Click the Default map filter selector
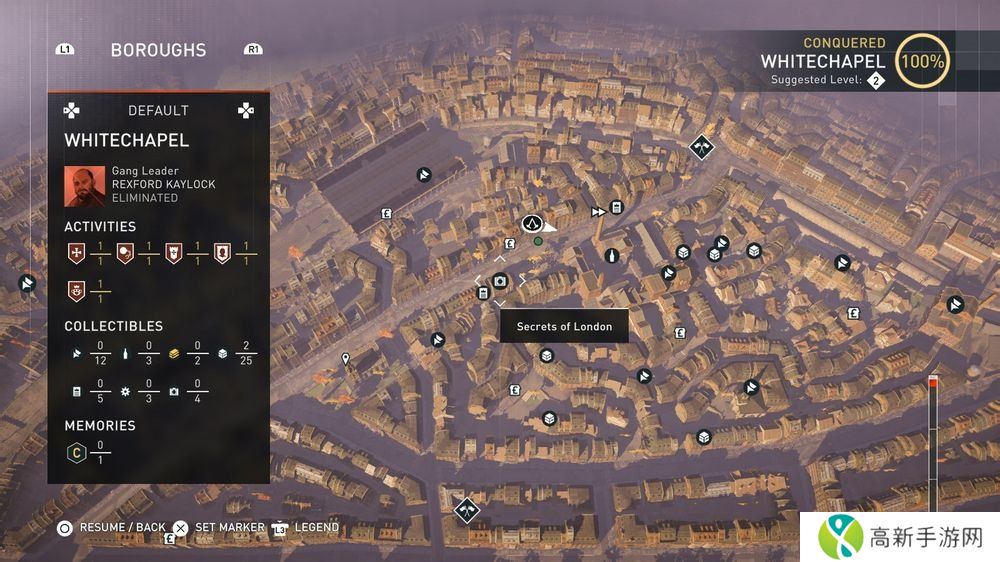This screenshot has width=1000, height=562. pyautogui.click(x=158, y=111)
